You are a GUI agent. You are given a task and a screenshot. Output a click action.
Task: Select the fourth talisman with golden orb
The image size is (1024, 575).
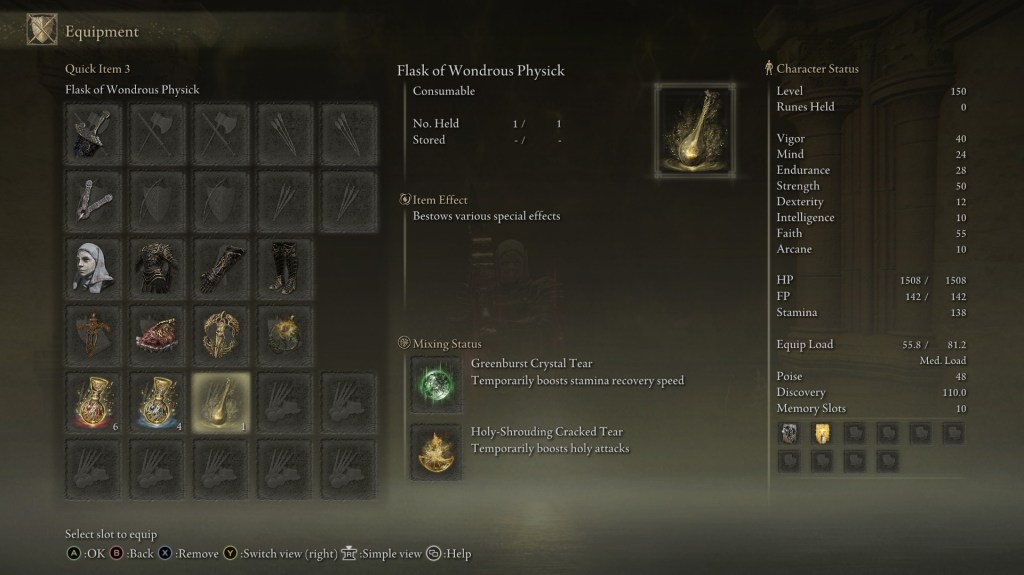point(285,334)
